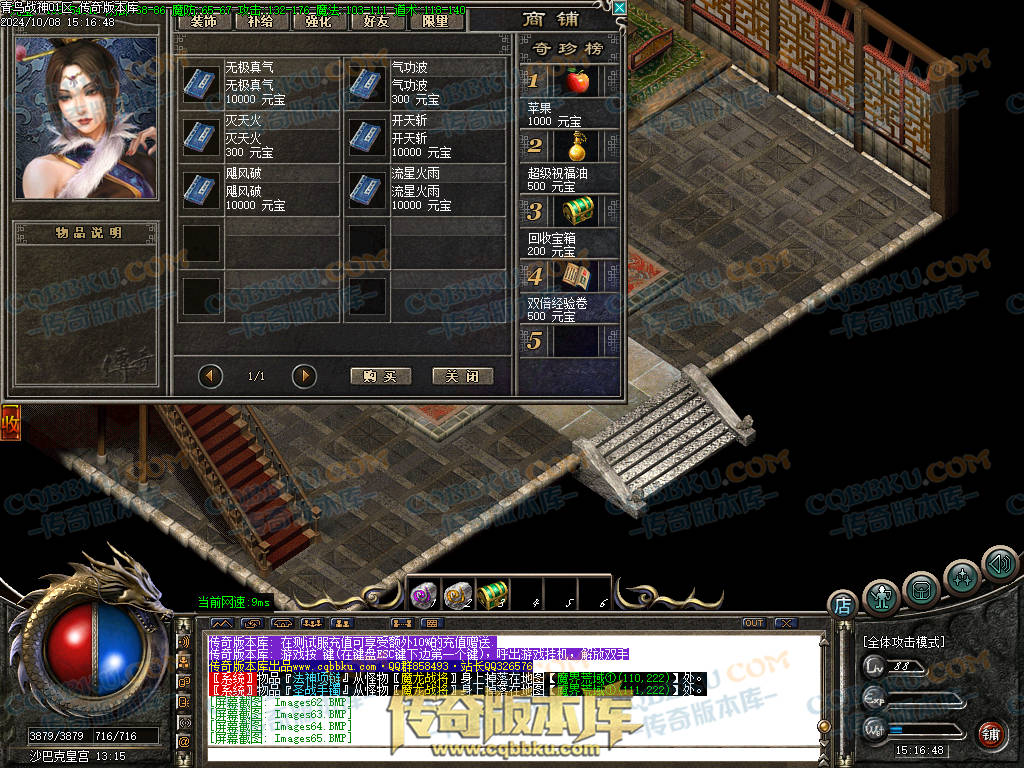Use the green chest in the hotbar
Viewport: 1024px width, 768px height.
coord(492,594)
